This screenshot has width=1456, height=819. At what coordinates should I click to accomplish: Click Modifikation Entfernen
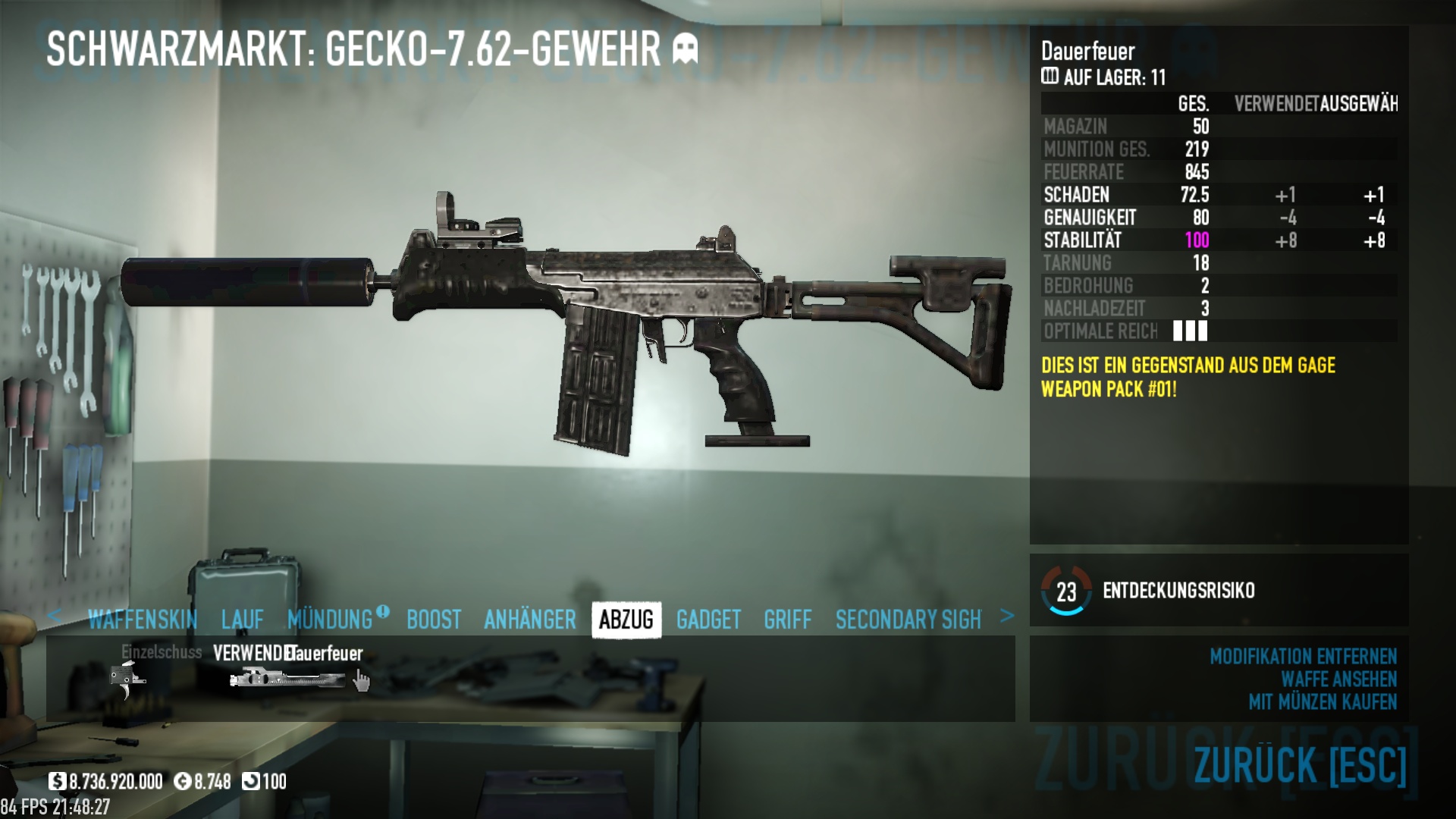pos(1303,656)
